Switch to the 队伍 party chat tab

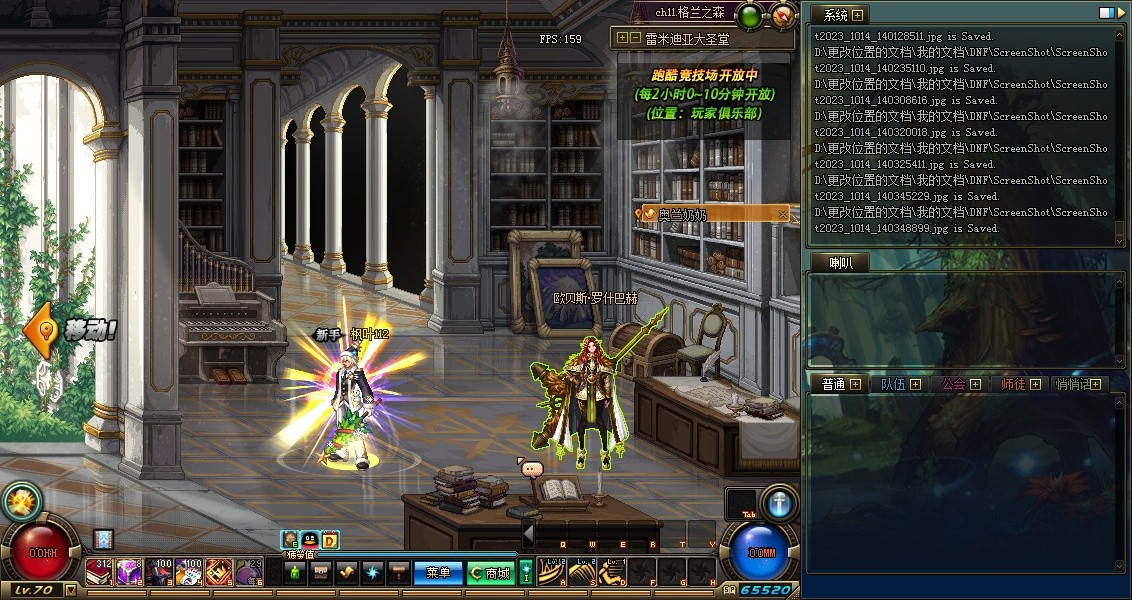click(x=893, y=384)
